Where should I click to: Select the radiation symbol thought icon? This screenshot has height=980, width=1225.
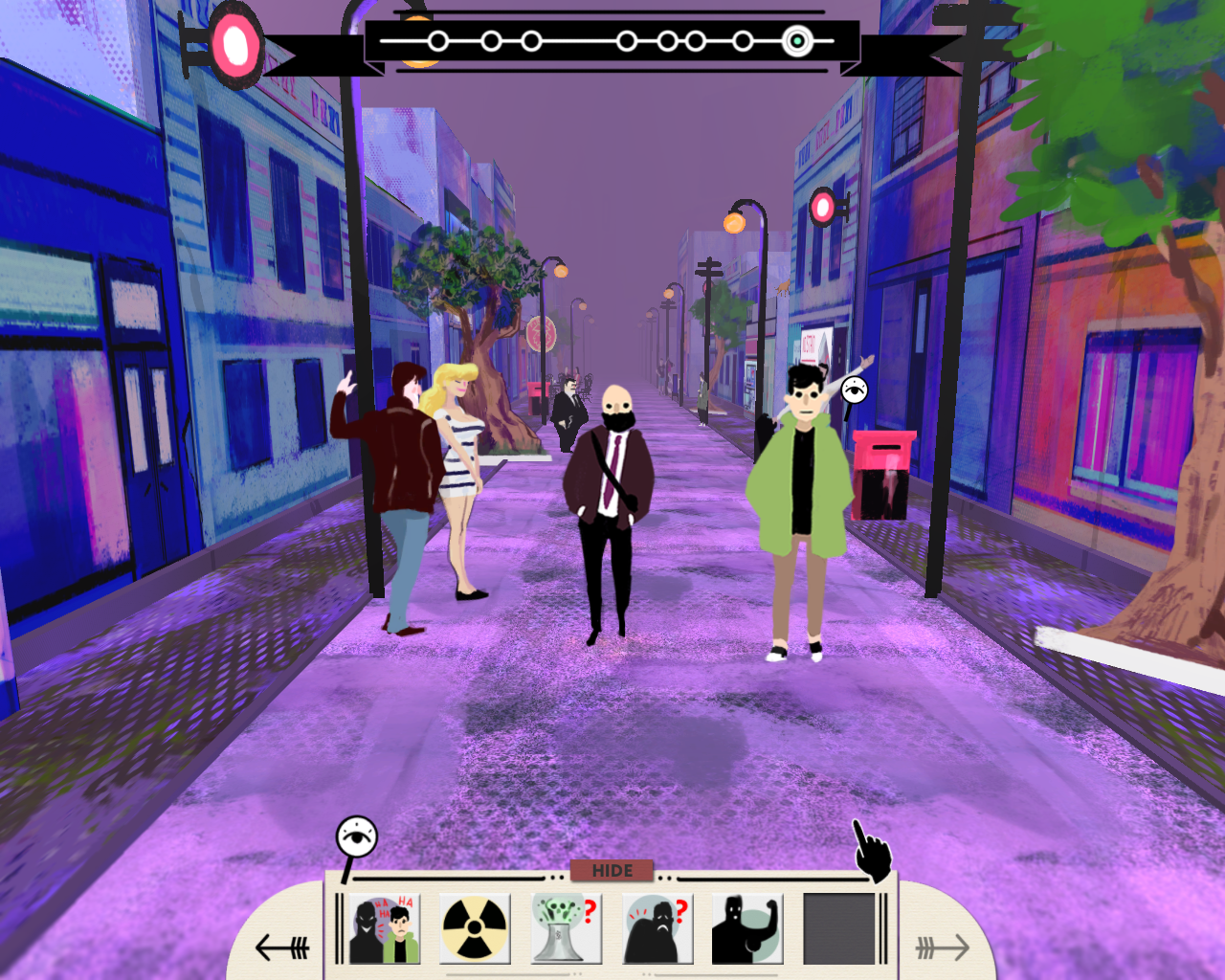476,926
